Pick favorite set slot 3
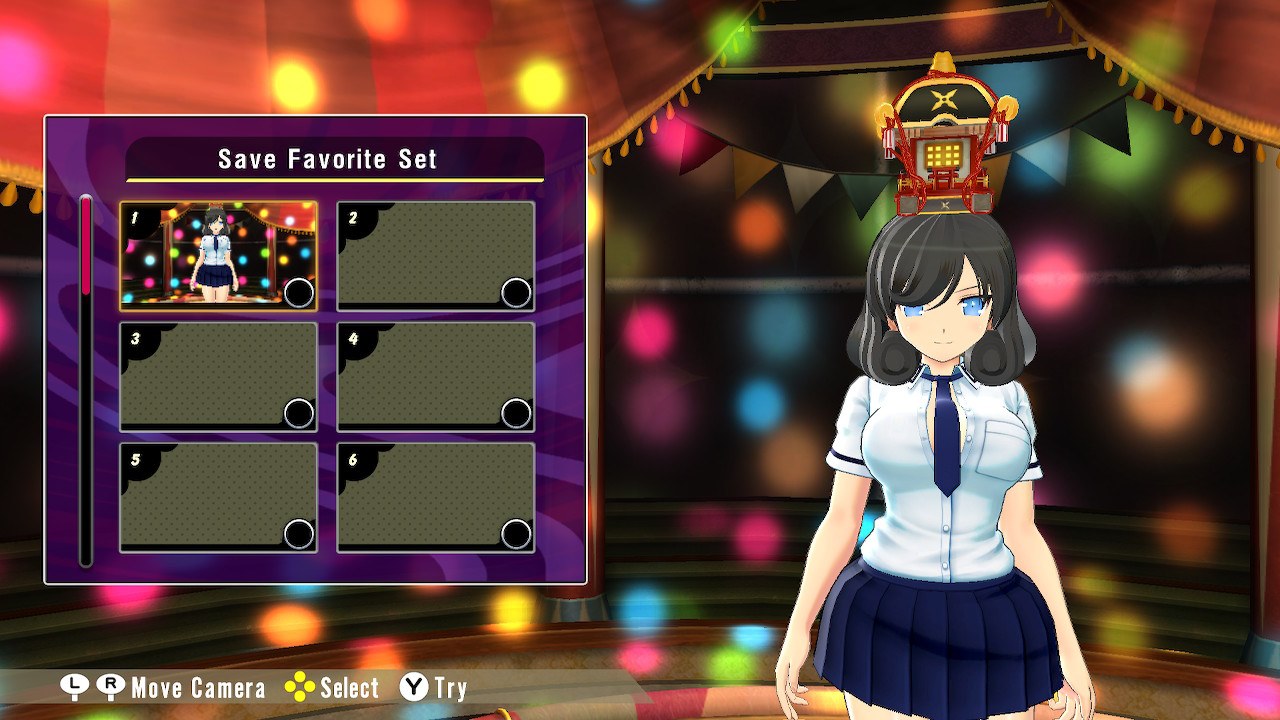 point(219,377)
